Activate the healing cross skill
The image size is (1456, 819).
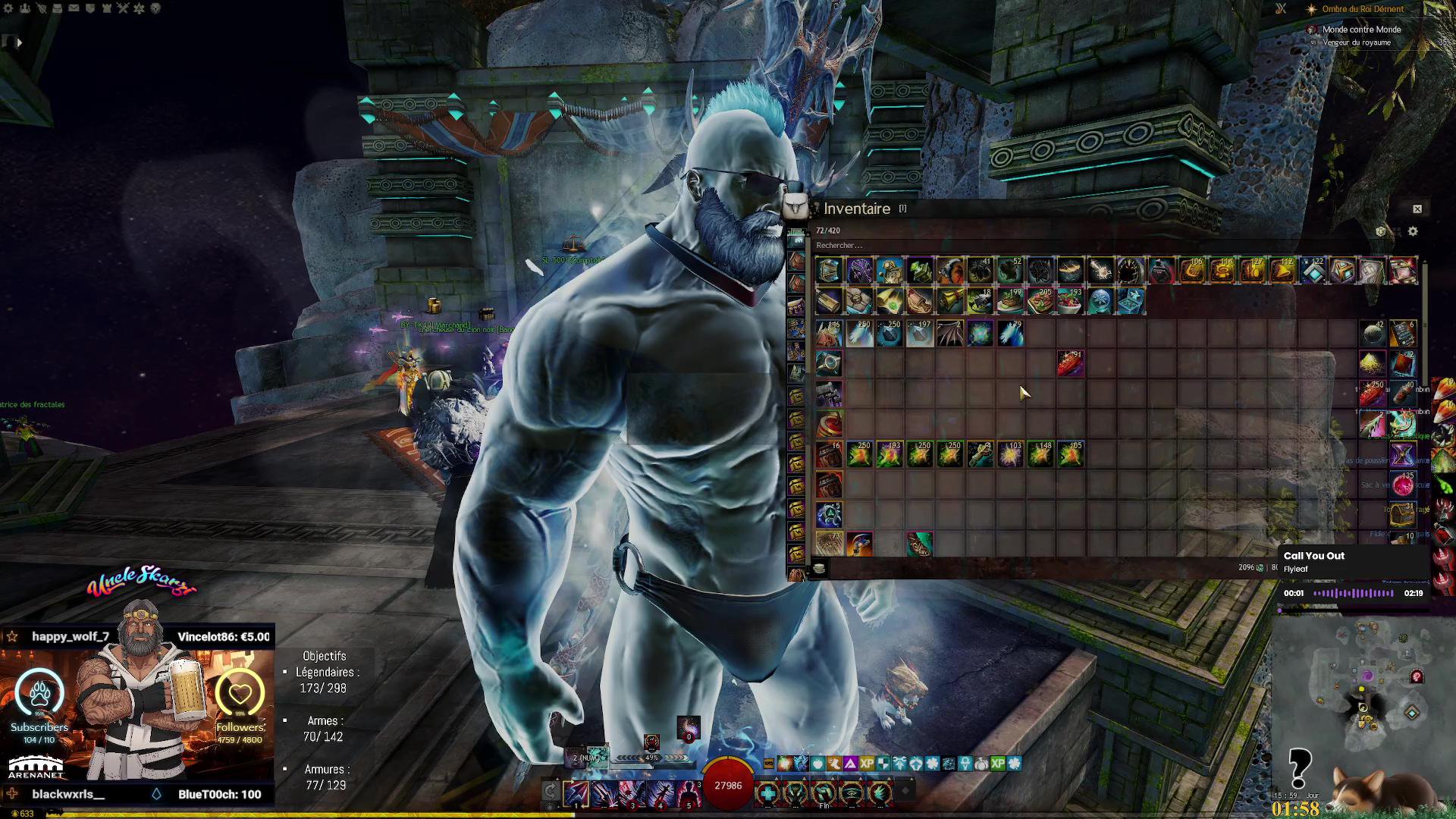(x=767, y=793)
